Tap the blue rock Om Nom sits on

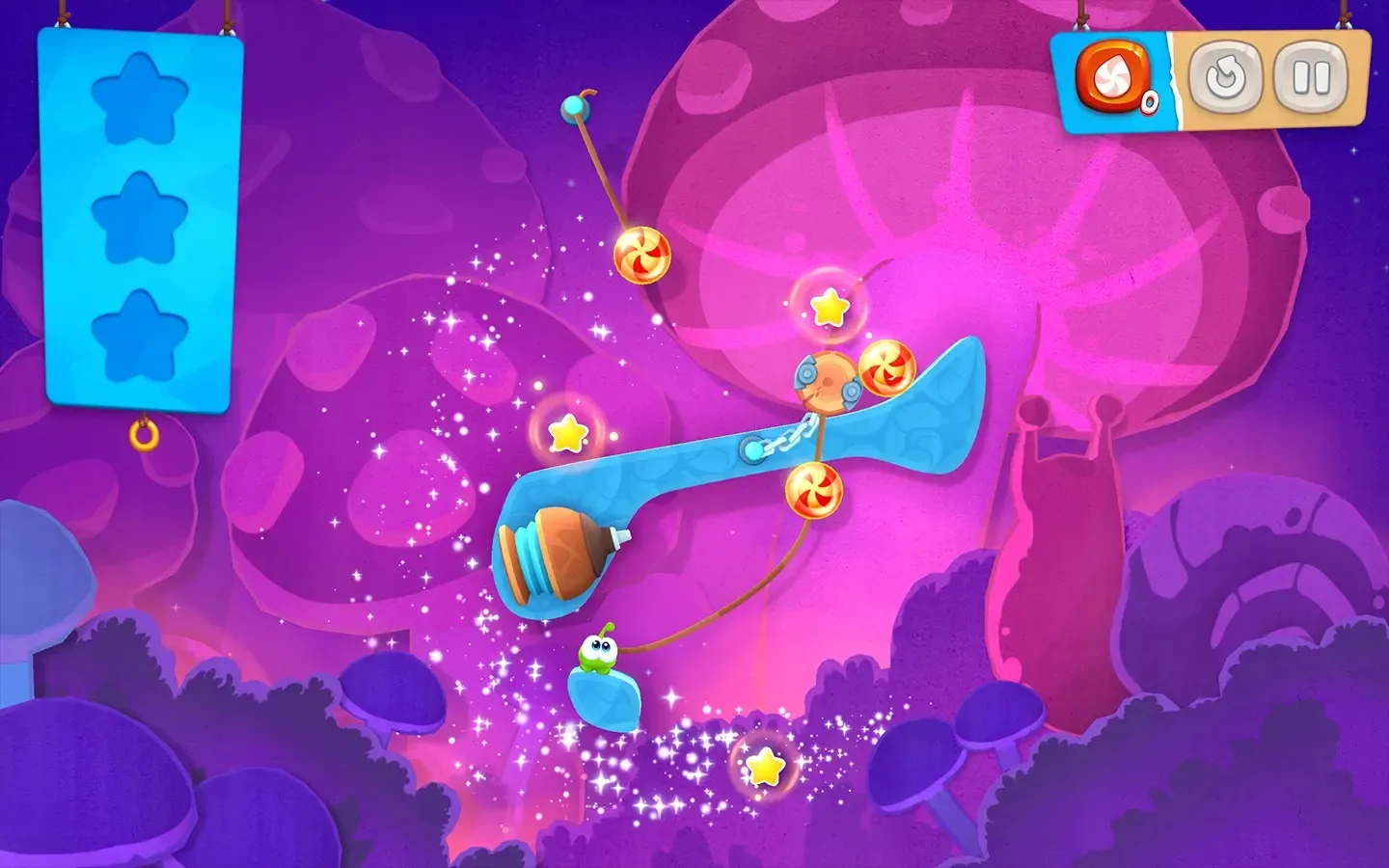605,696
